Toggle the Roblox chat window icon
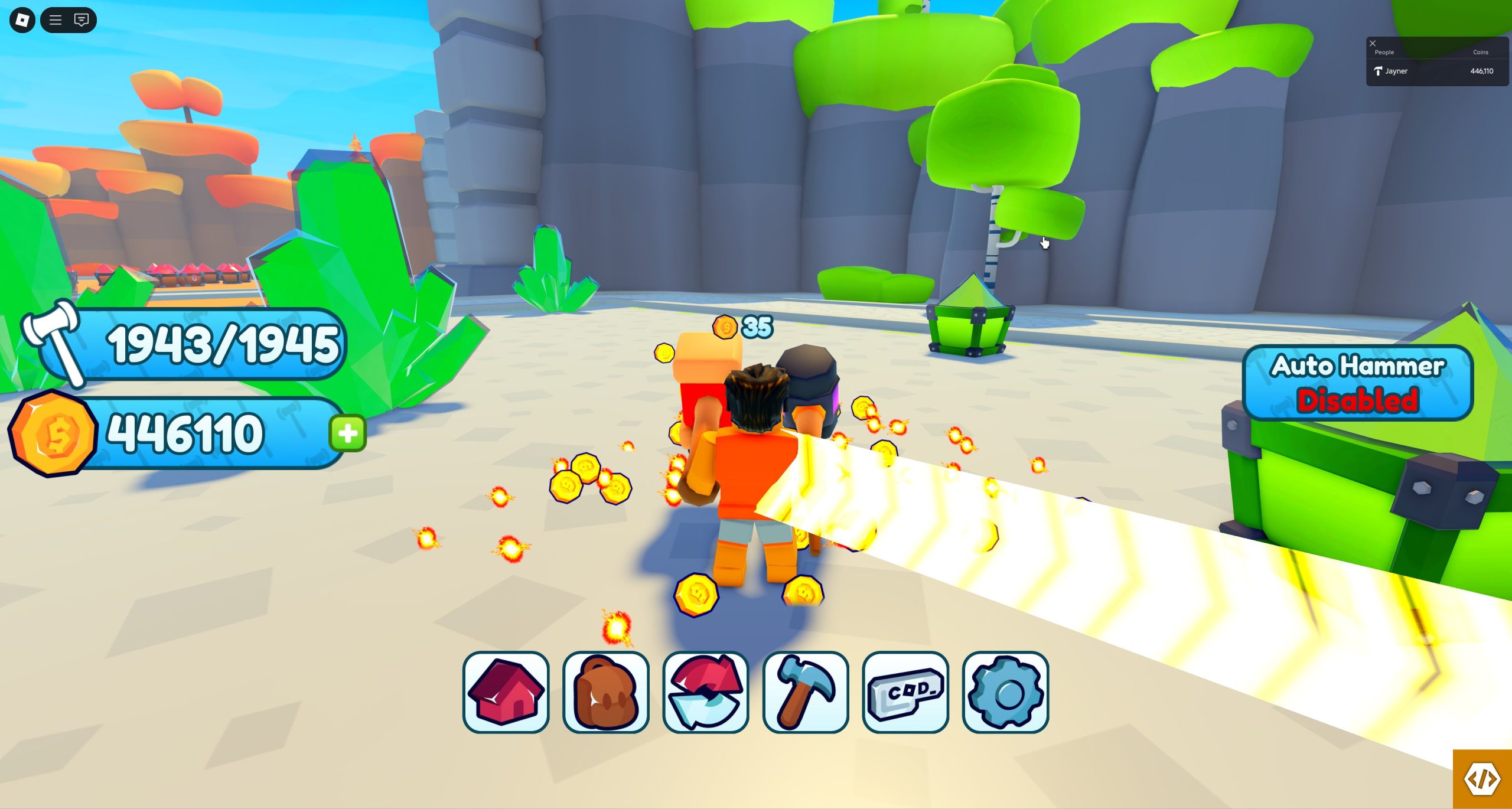 coord(82,20)
